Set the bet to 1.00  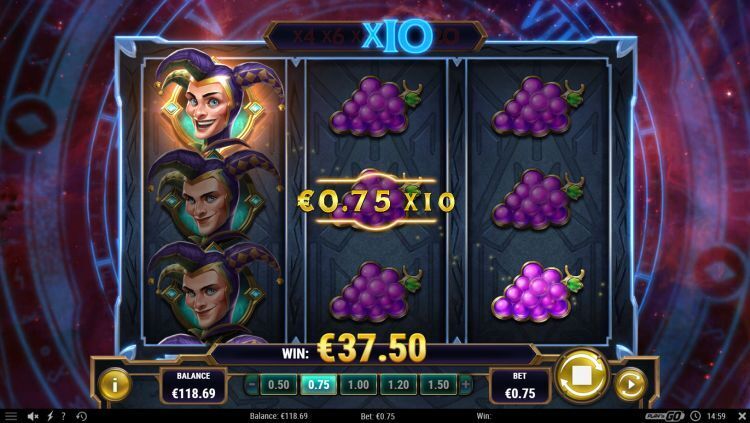pos(357,384)
